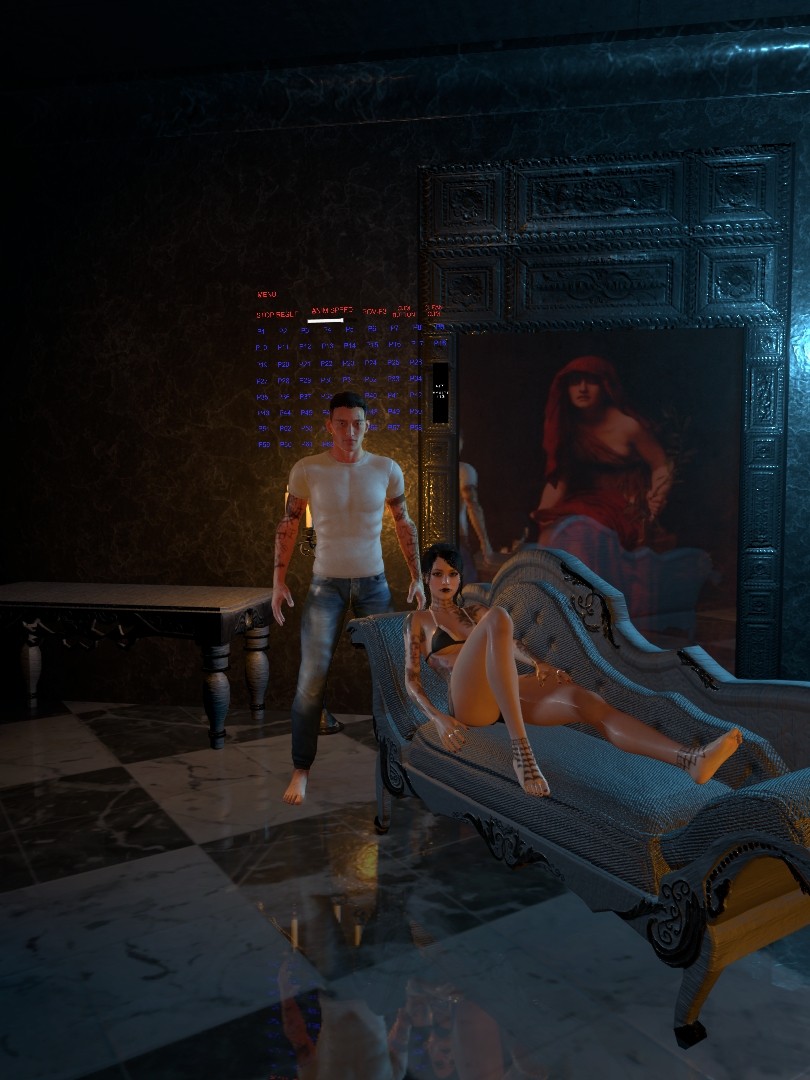Select pose button P14

(350, 346)
